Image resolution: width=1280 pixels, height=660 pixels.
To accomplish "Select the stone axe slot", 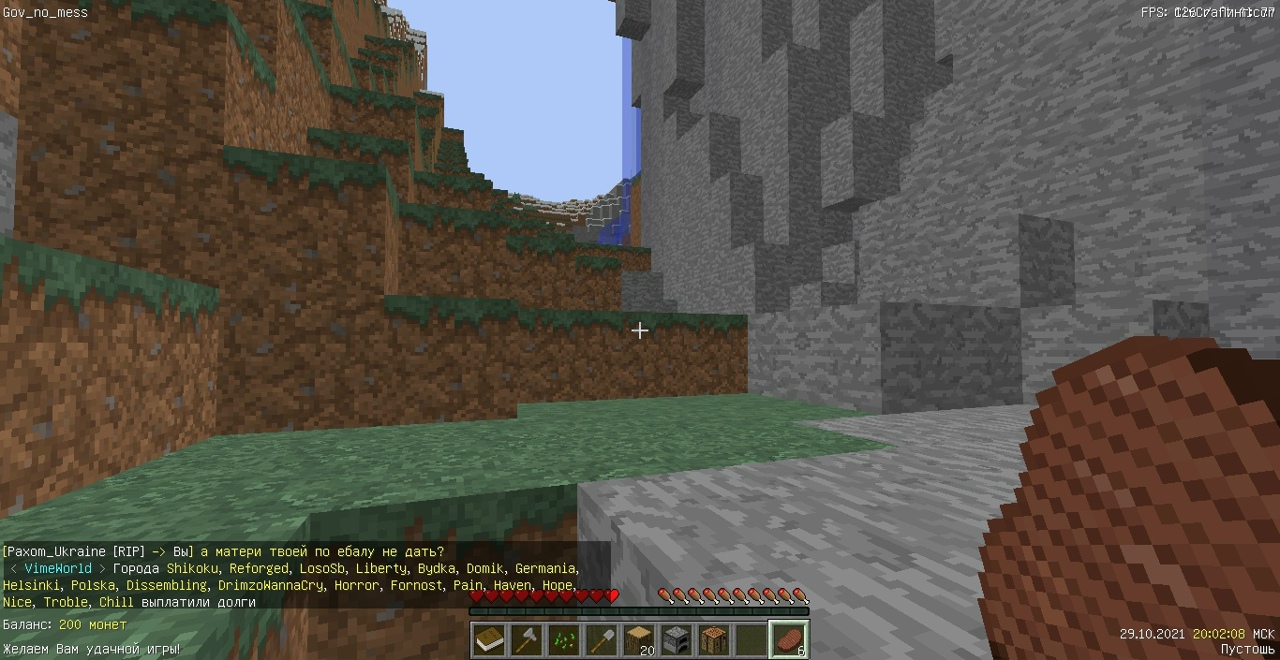I will point(527,639).
